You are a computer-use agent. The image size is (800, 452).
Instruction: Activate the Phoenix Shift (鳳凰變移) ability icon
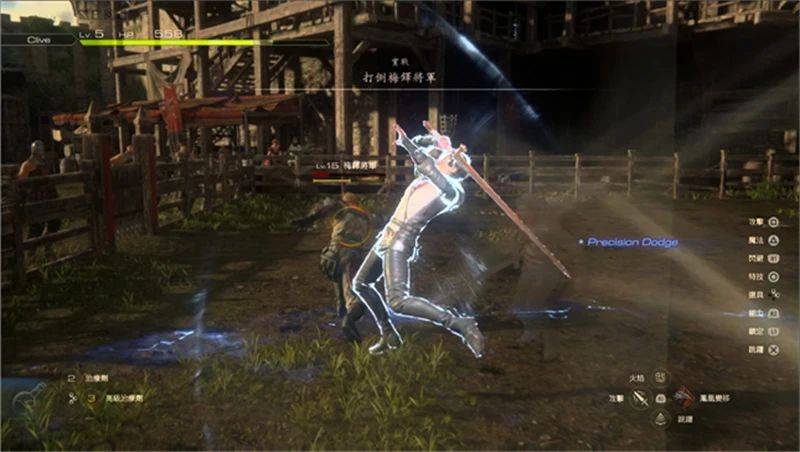(x=684, y=398)
